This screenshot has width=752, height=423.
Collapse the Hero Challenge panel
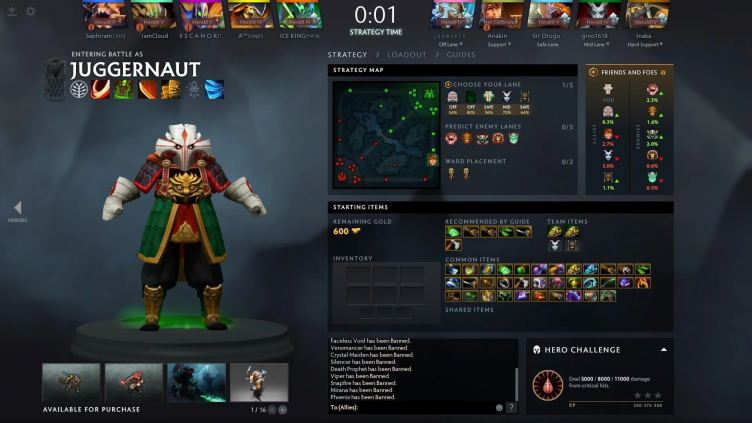(x=661, y=350)
